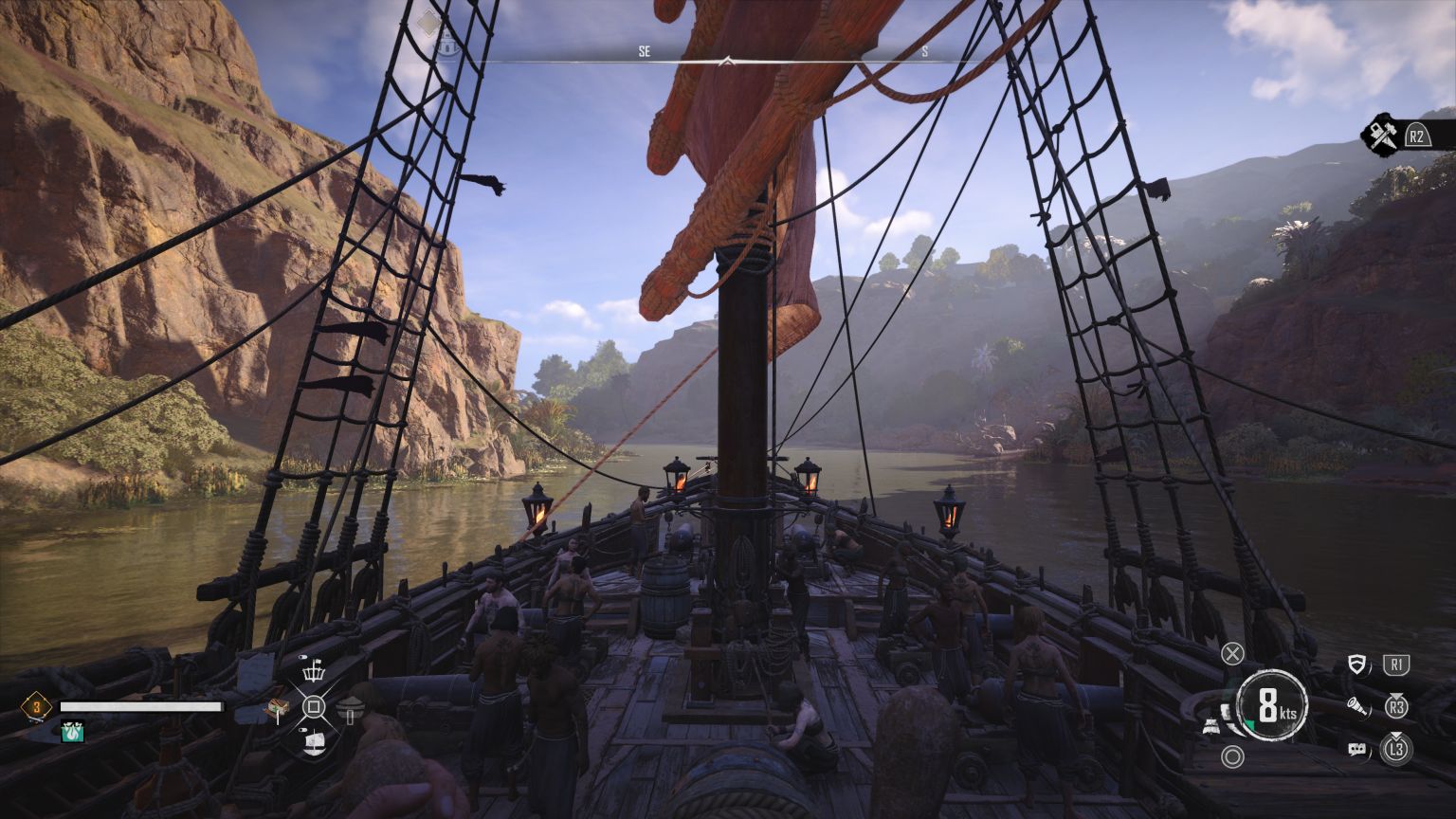Click the small sailing ship icon beside speed dial
This screenshot has width=1456, height=819.
pos(1211,727)
